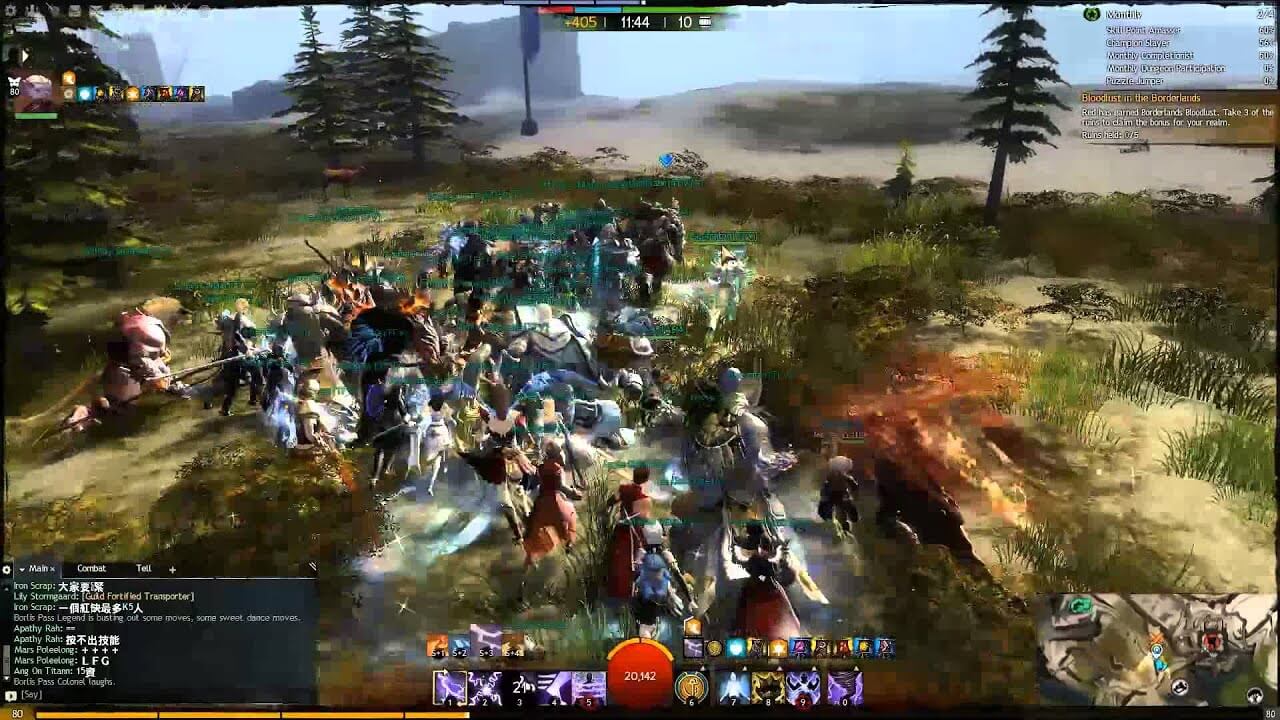The image size is (1280, 720).
Task: Click the commander tag icon above the skill bar
Action: 693,628
